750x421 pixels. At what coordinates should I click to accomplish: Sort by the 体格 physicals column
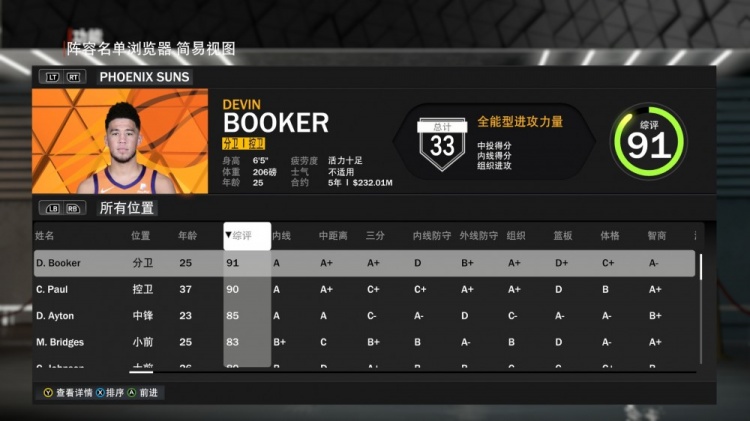coord(610,236)
